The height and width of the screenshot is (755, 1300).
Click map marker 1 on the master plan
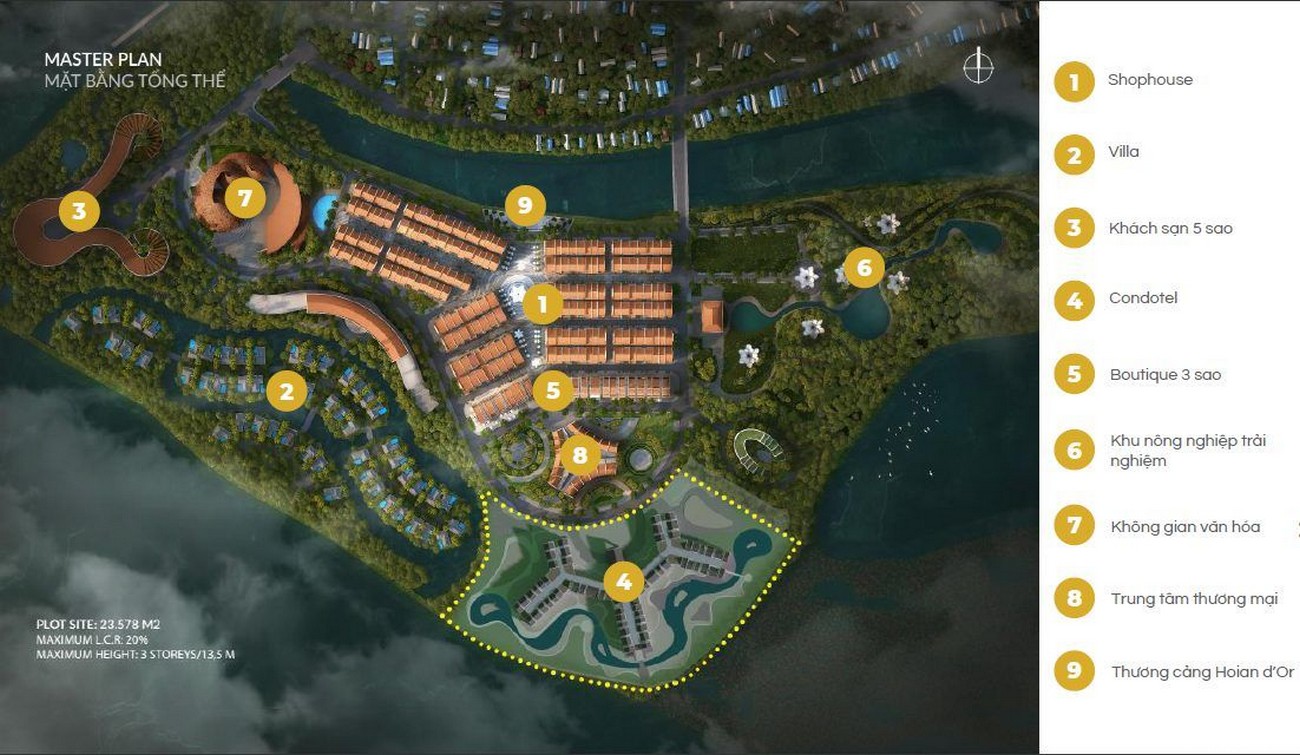click(x=543, y=304)
